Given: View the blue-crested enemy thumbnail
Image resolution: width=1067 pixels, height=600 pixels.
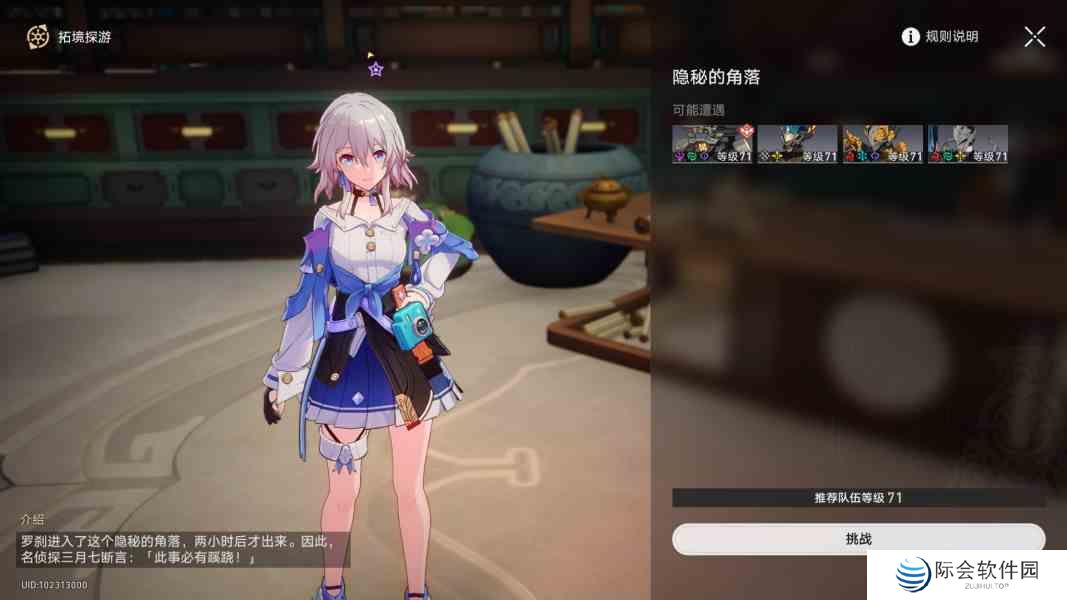Looking at the screenshot, I should (797, 144).
